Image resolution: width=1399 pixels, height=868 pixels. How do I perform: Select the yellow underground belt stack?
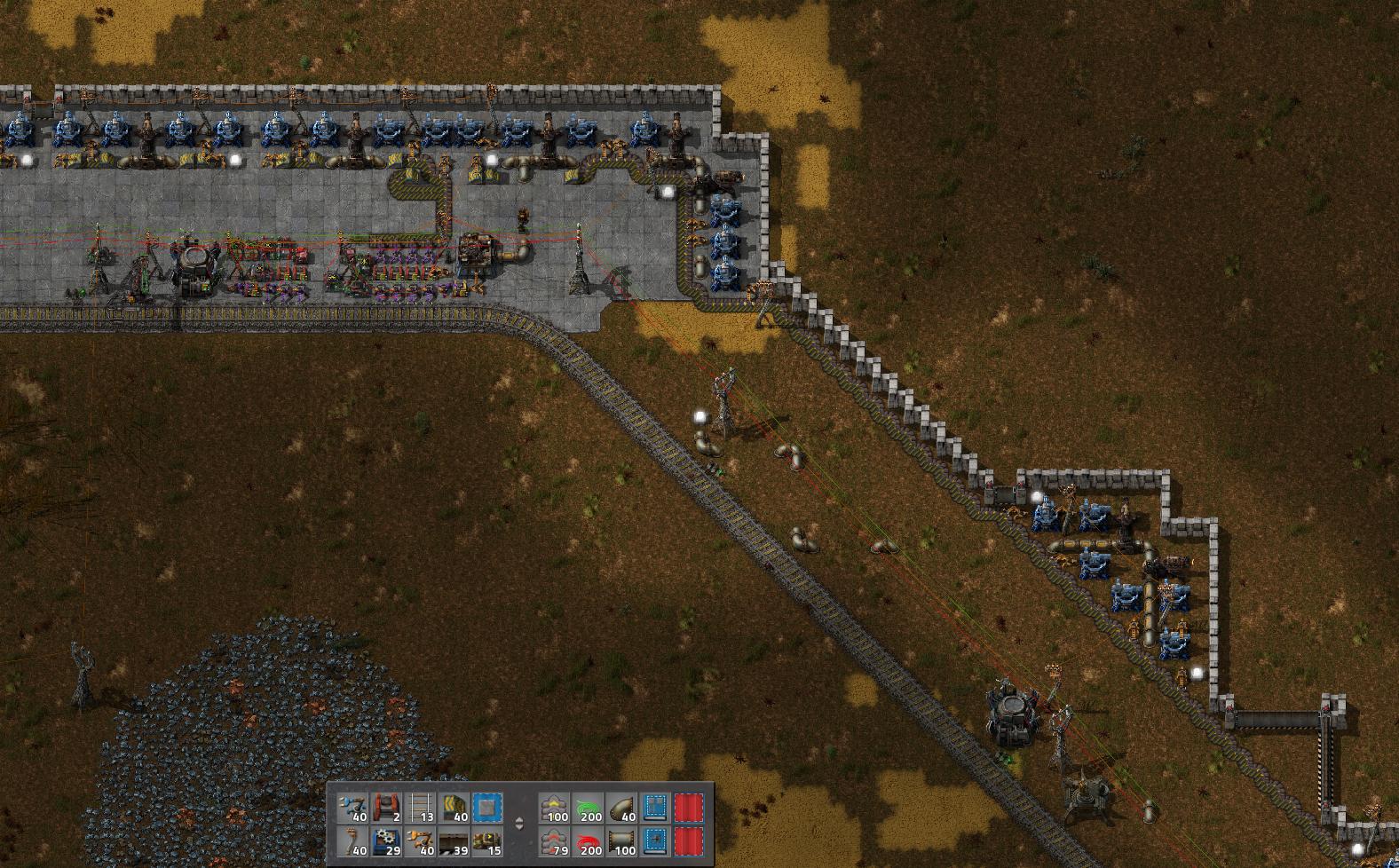[555, 808]
